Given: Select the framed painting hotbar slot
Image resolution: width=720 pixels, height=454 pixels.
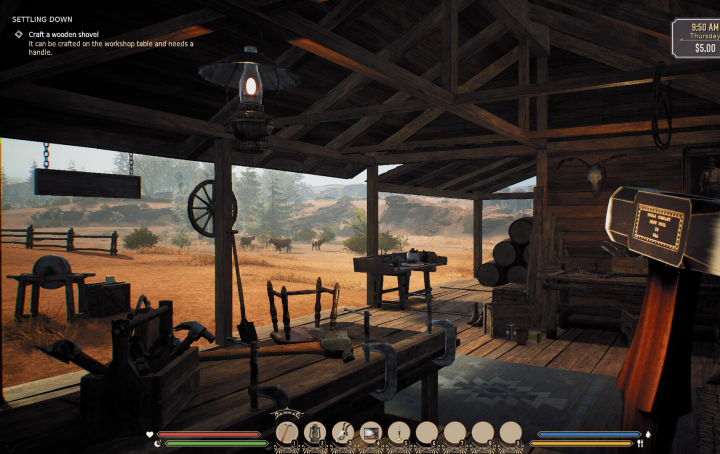Looking at the screenshot, I should point(371,432).
